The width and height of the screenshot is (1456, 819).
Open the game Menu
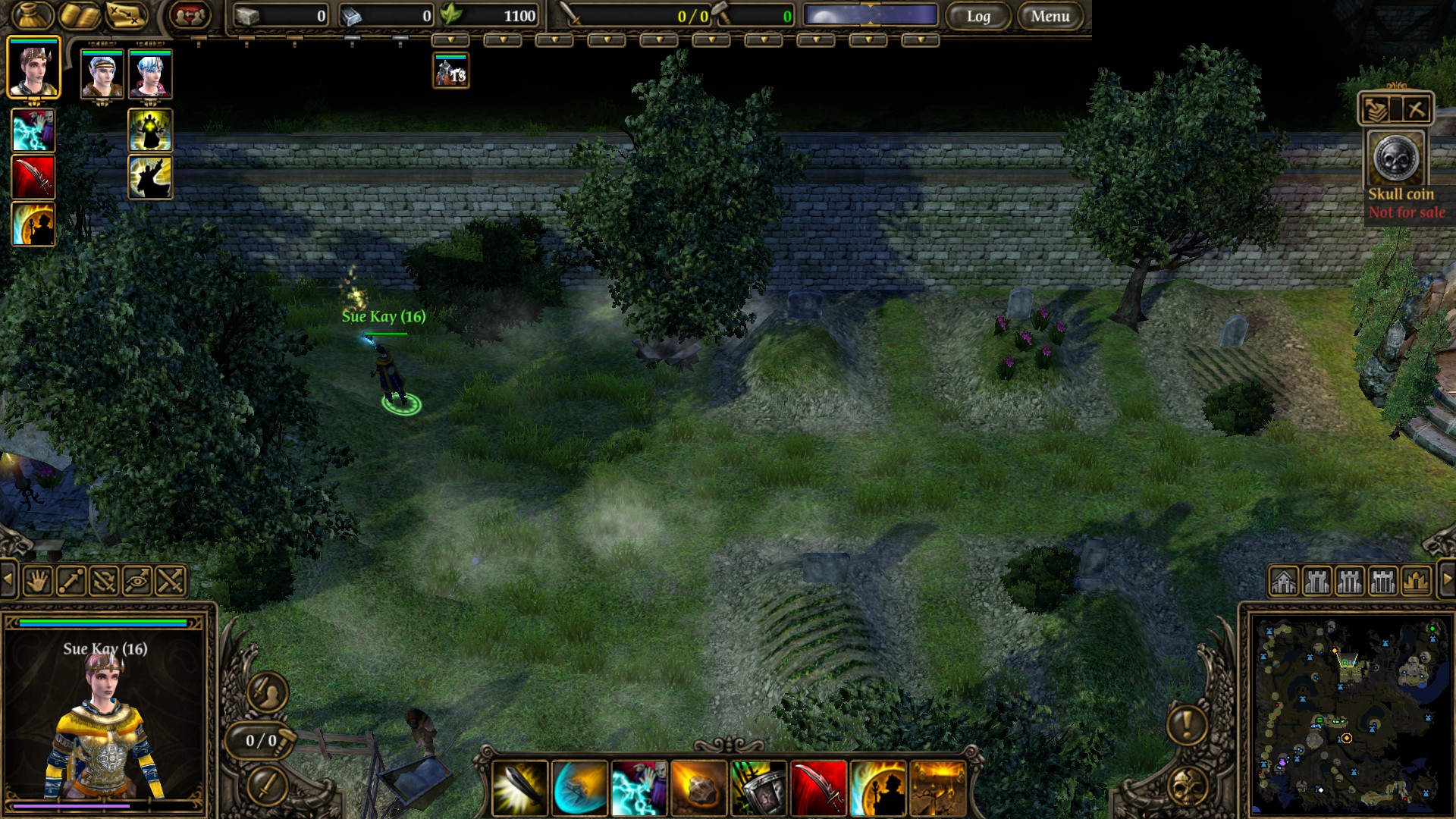[x=1050, y=16]
